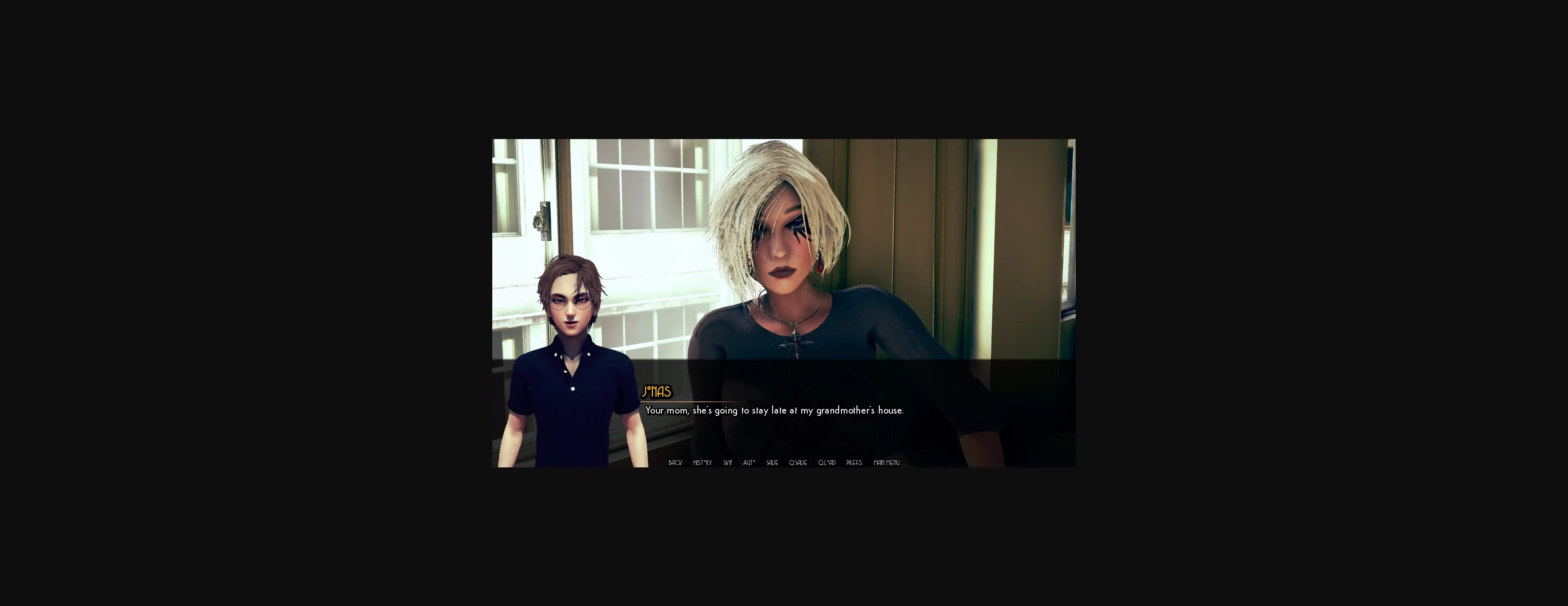Return to the MAIN MENU
Viewport: 1568px width, 606px height.
(x=886, y=463)
